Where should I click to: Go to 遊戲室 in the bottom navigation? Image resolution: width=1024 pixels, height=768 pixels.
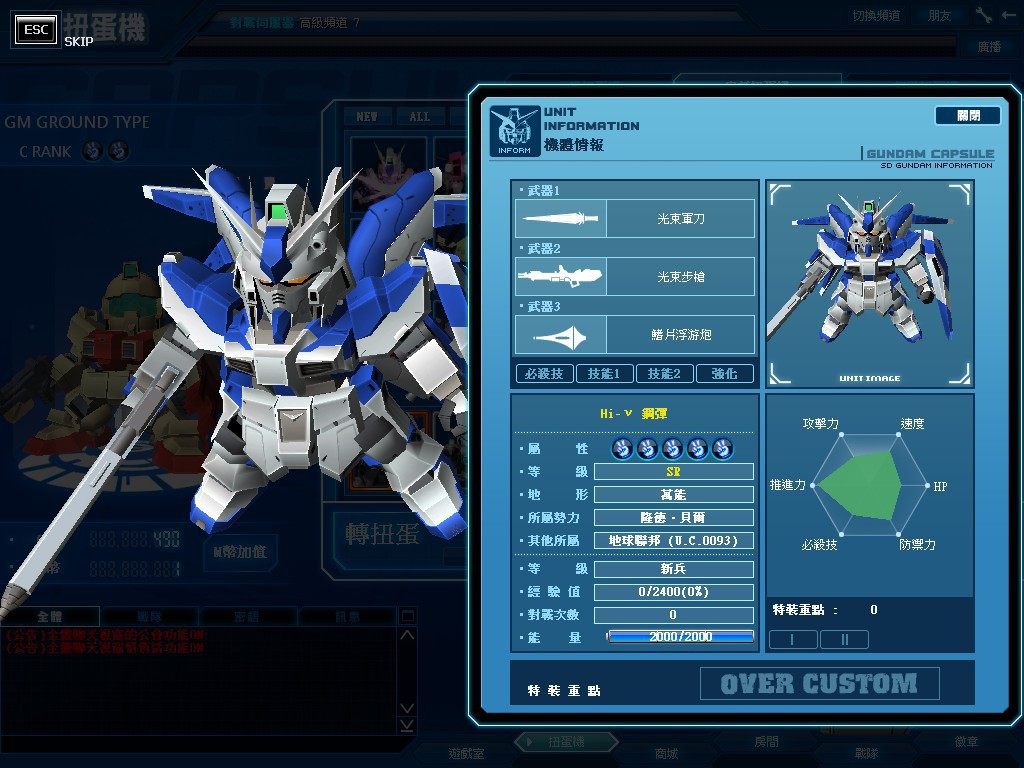(465, 753)
